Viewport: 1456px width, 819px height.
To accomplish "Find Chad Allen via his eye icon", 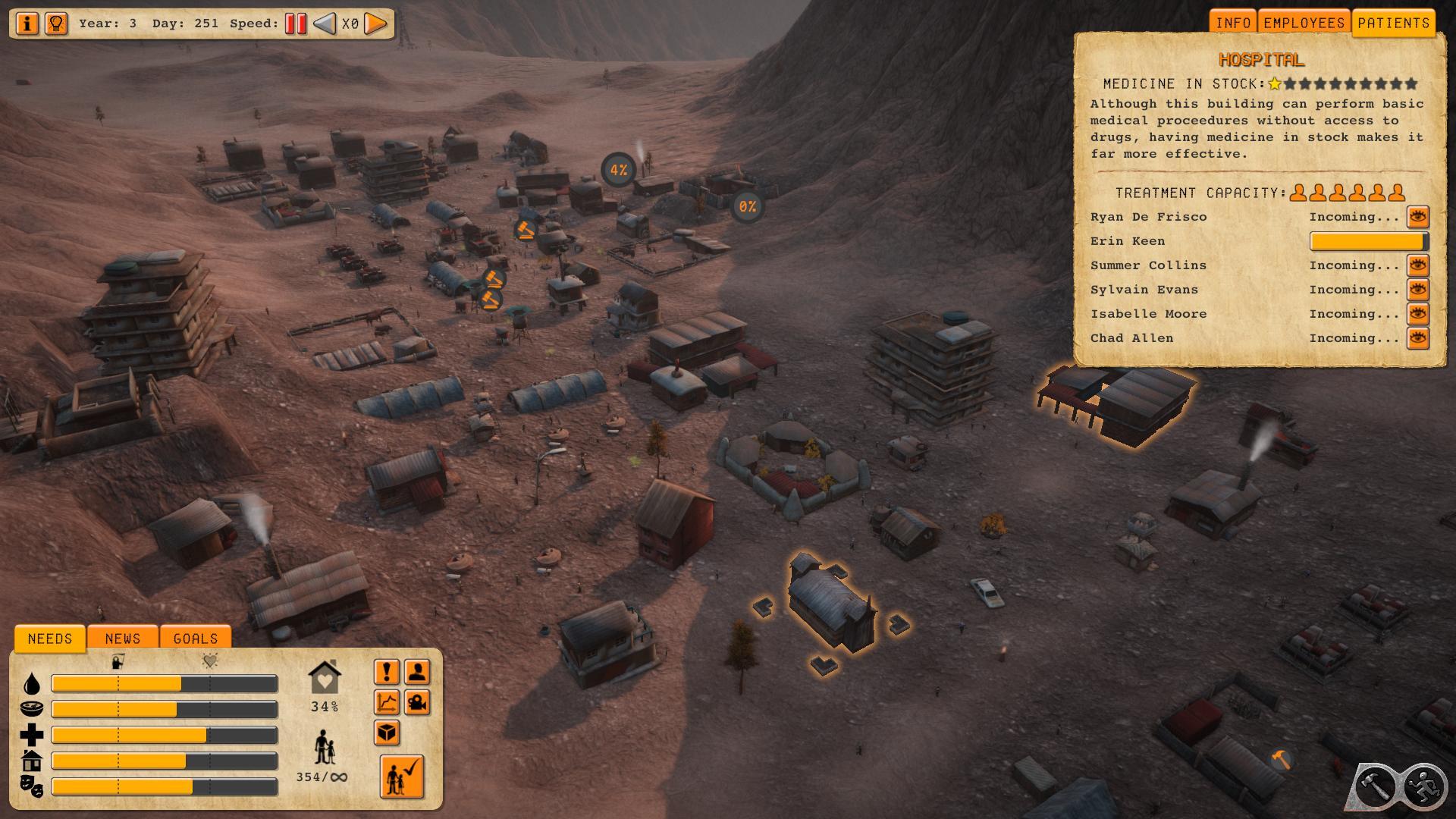I will [1417, 338].
